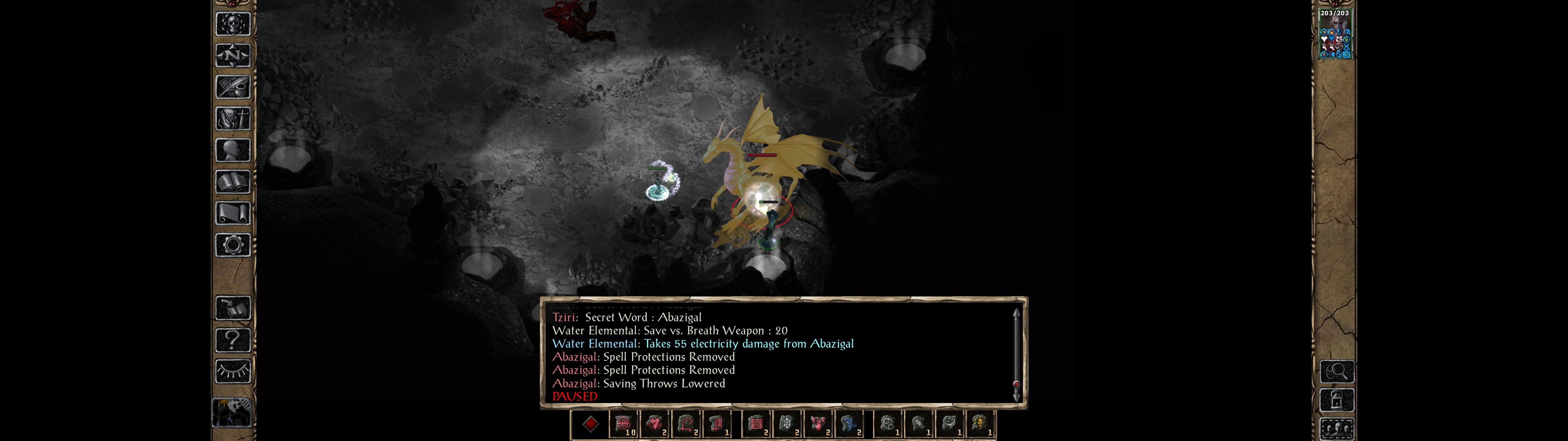Open the gear options menu

(233, 245)
